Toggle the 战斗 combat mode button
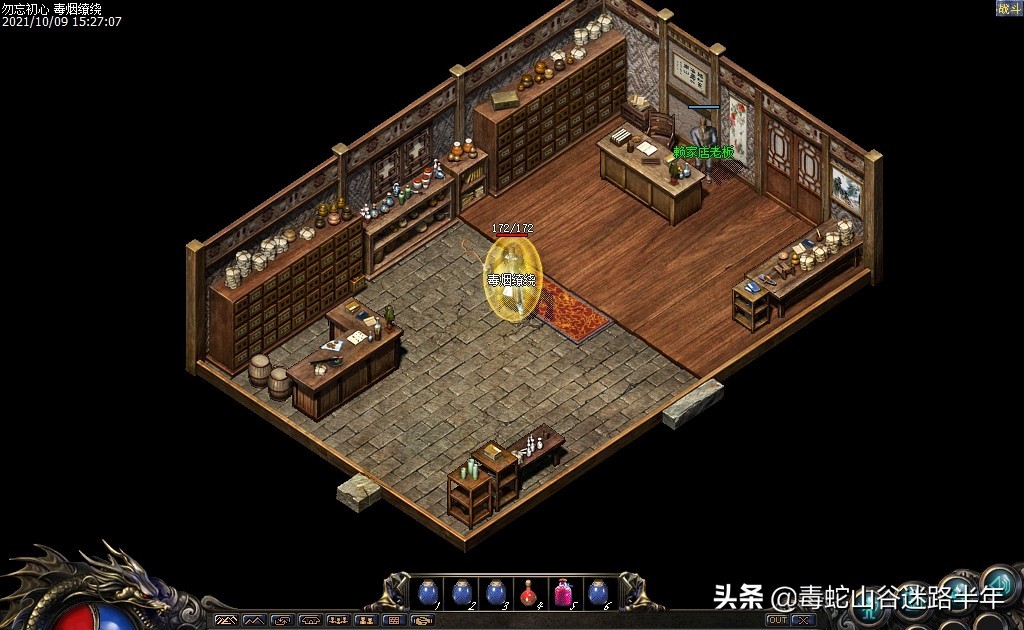This screenshot has height=630, width=1024. coord(1008,8)
